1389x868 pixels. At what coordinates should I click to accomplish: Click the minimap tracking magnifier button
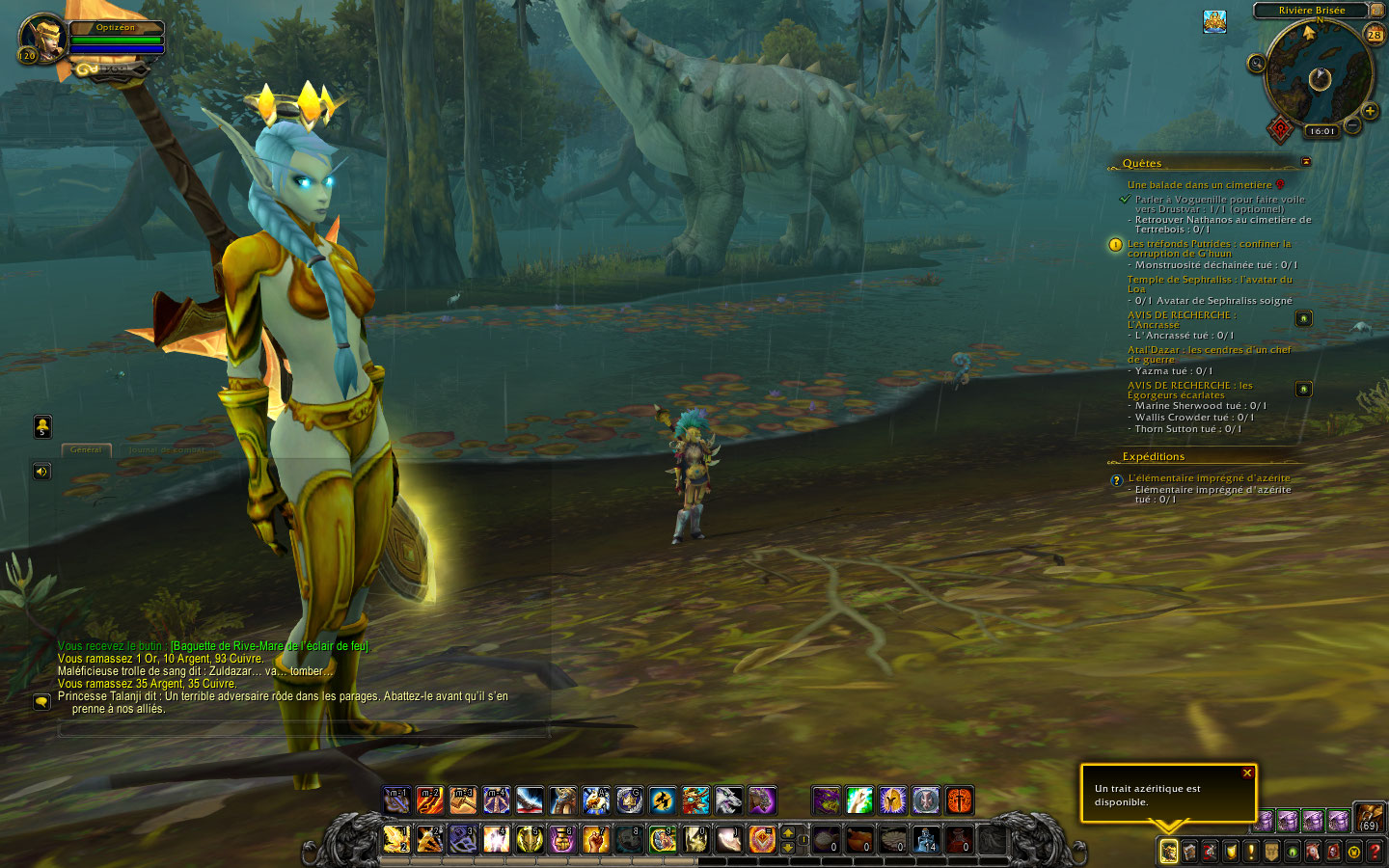(x=1256, y=64)
